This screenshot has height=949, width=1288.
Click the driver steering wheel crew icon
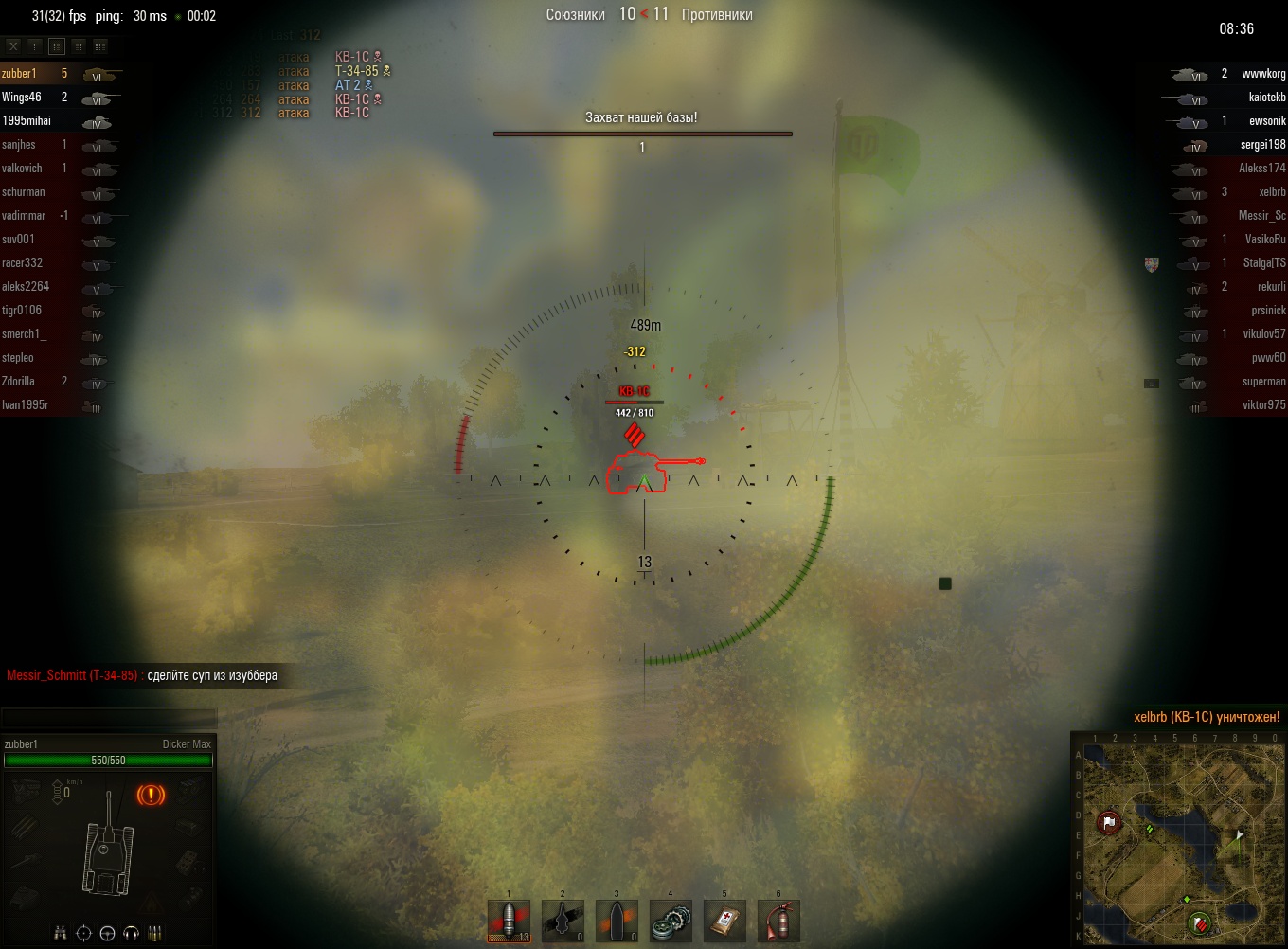click(x=107, y=934)
